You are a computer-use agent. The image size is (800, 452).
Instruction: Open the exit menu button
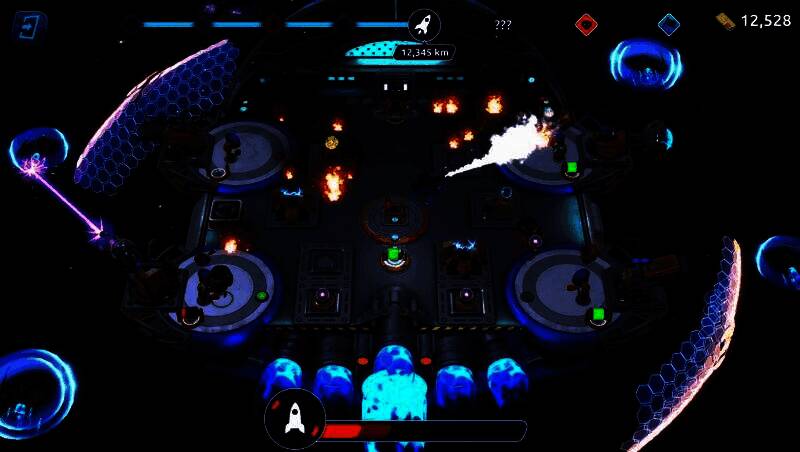[x=30, y=26]
